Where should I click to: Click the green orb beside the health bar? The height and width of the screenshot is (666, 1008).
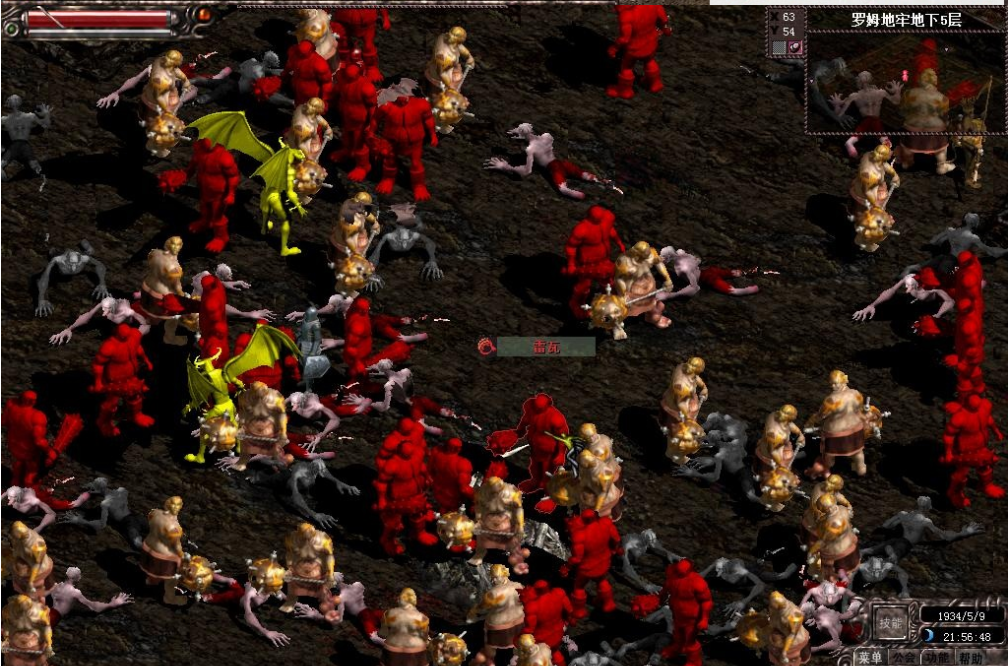pyautogui.click(x=12, y=28)
